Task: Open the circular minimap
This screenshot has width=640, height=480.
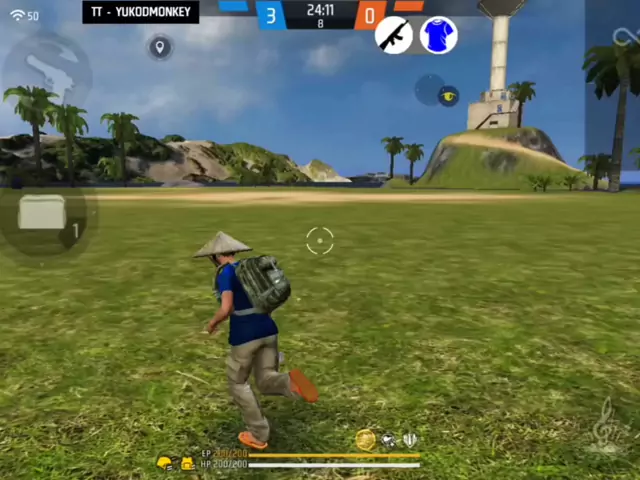Action: point(45,70)
